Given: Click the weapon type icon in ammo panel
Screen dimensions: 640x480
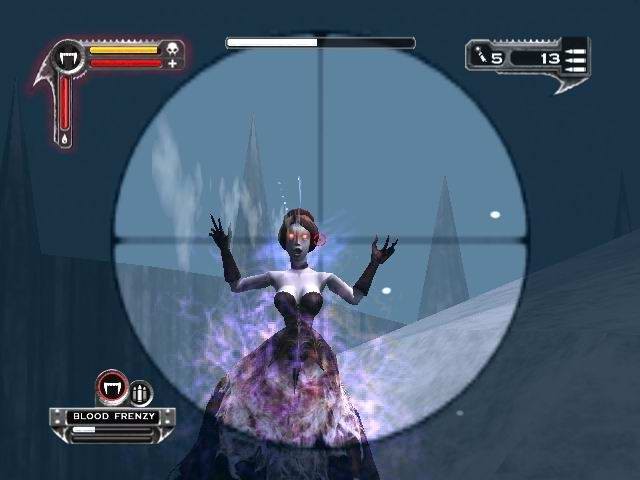Looking at the screenshot, I should coord(482,57).
